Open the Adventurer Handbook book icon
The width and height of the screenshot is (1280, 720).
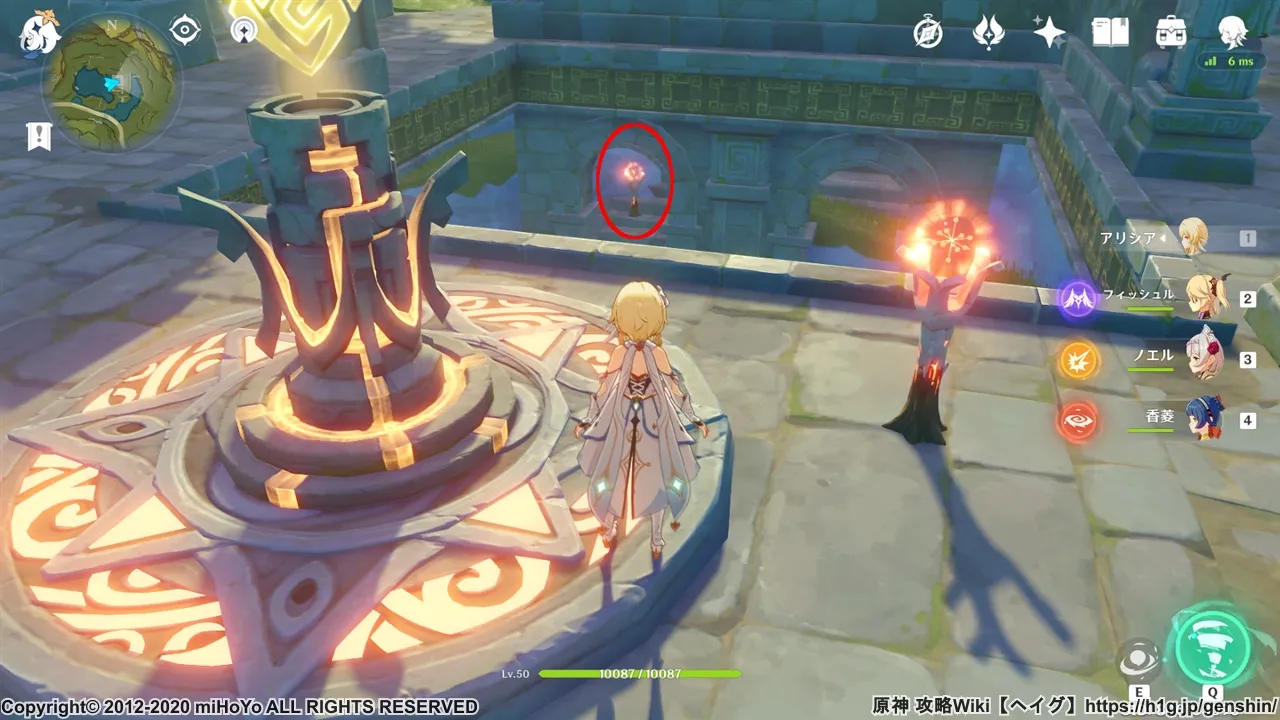(x=1110, y=33)
